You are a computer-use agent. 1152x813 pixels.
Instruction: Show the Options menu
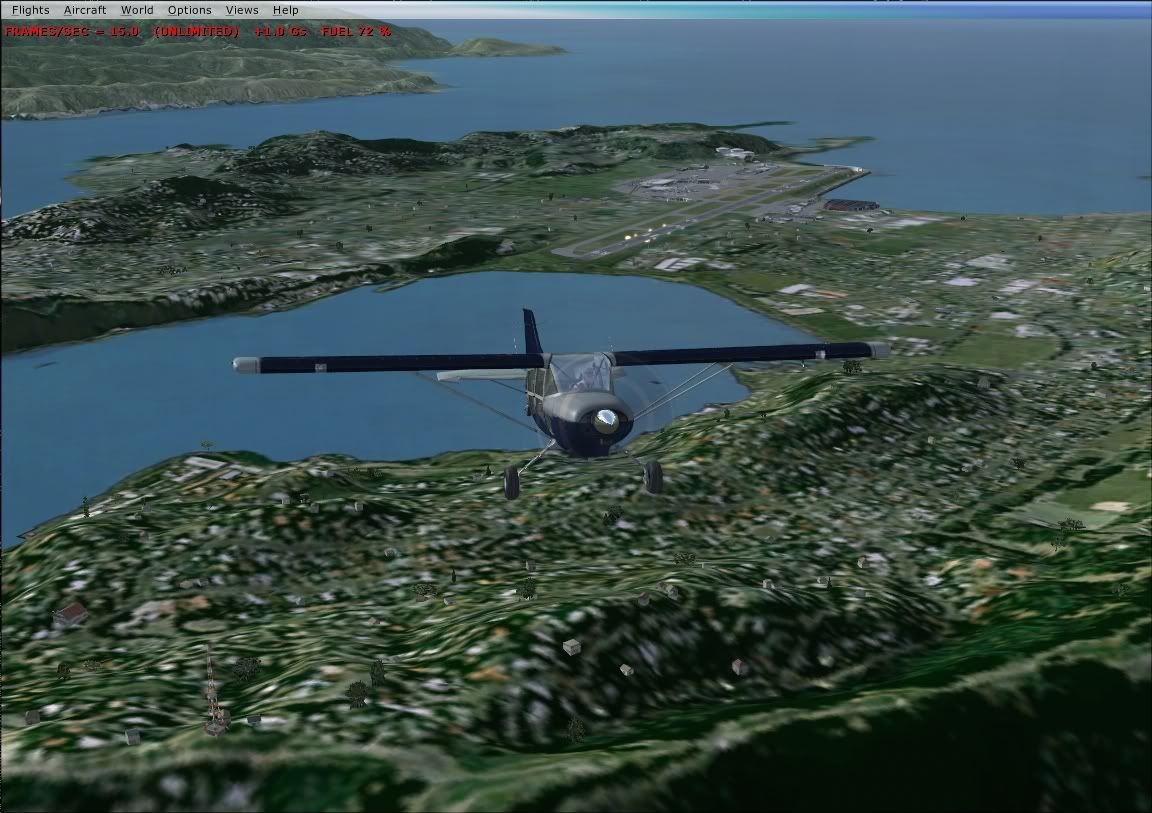coord(189,10)
